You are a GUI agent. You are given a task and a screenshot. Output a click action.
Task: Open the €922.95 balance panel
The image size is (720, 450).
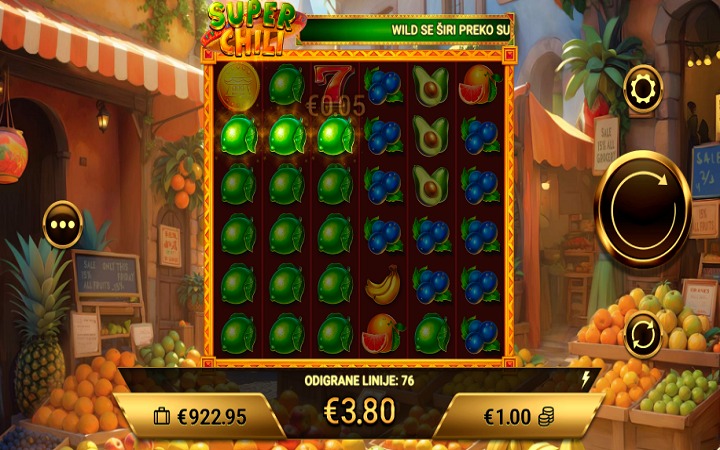point(200,416)
